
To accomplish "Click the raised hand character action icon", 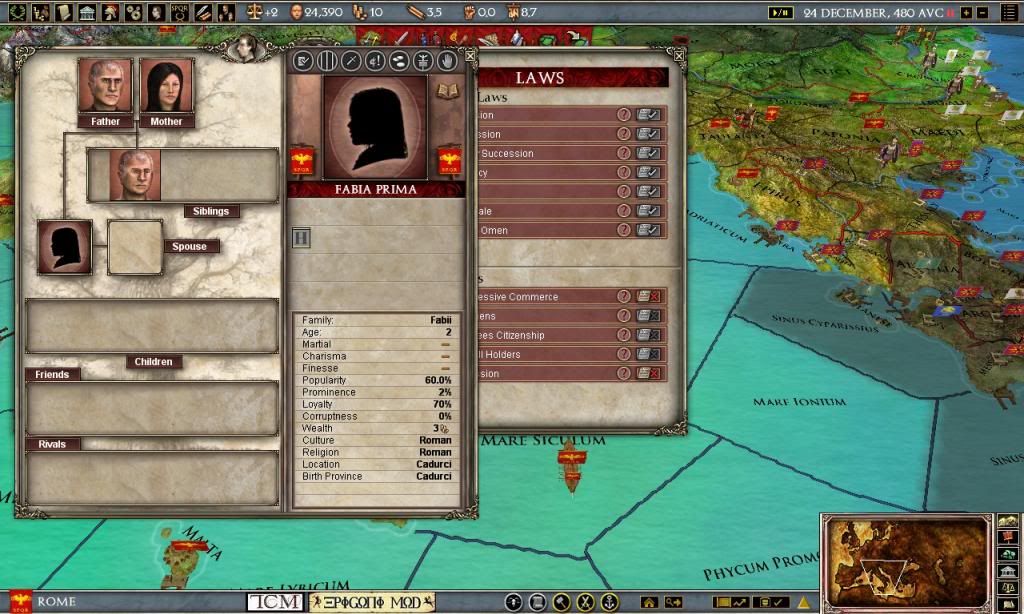I will [x=448, y=61].
